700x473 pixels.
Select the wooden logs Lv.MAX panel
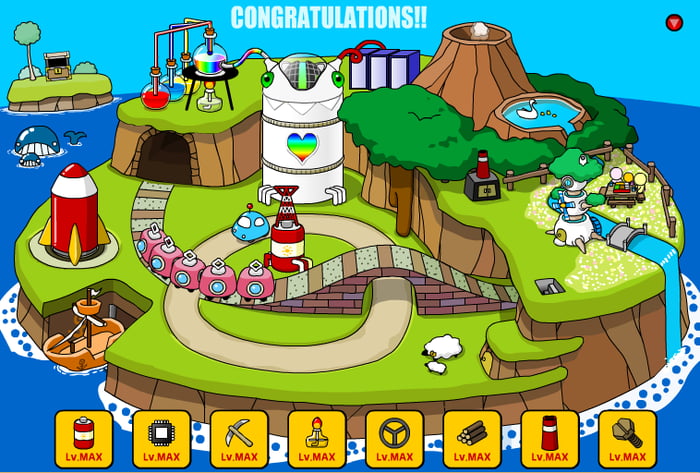coord(472,439)
